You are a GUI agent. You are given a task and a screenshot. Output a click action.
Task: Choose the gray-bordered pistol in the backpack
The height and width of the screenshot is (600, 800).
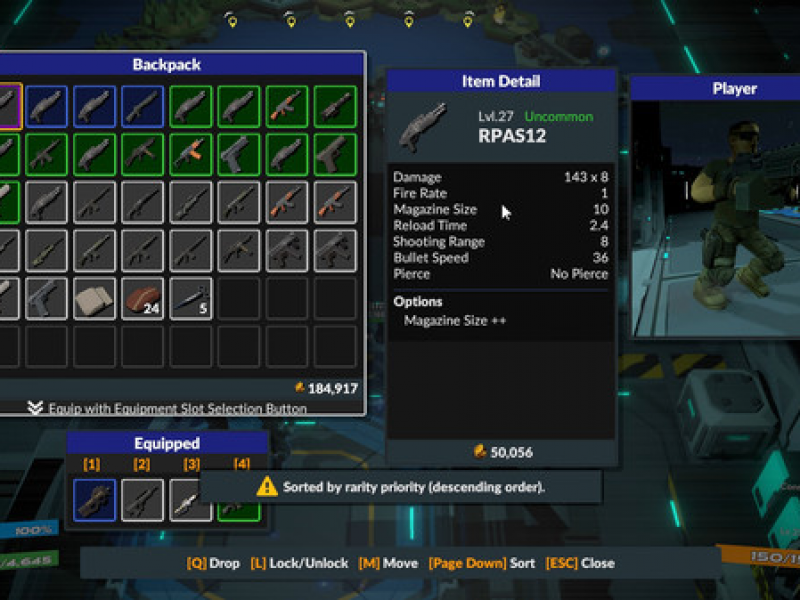click(x=46, y=298)
